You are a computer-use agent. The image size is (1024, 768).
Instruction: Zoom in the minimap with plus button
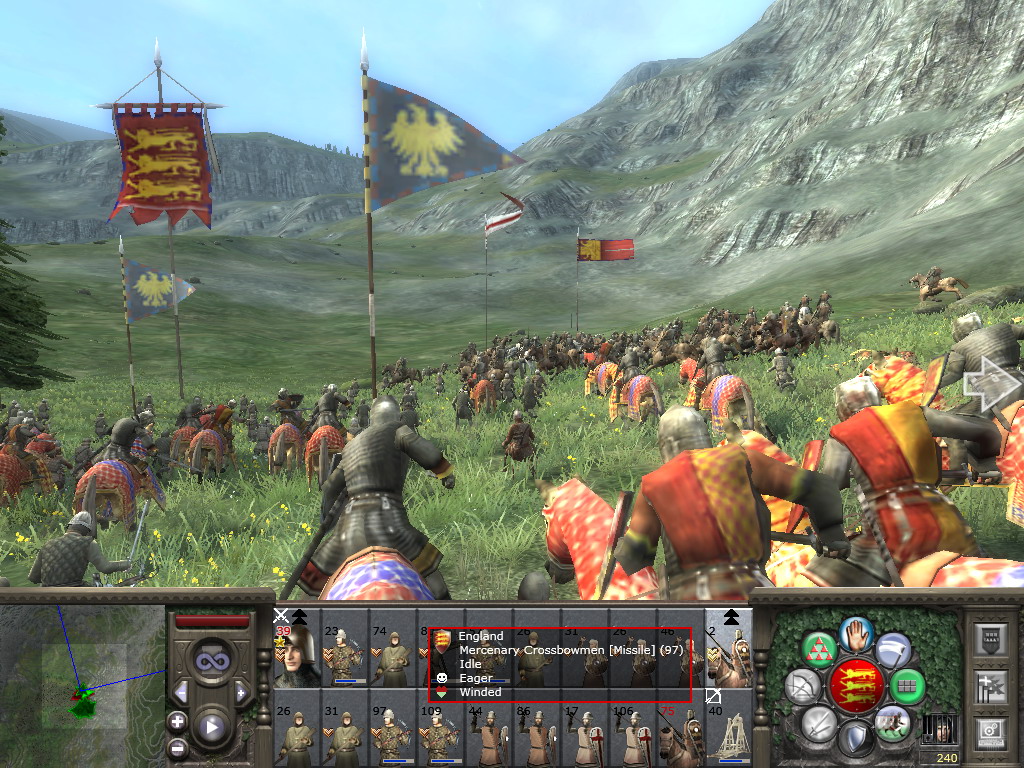(177, 721)
